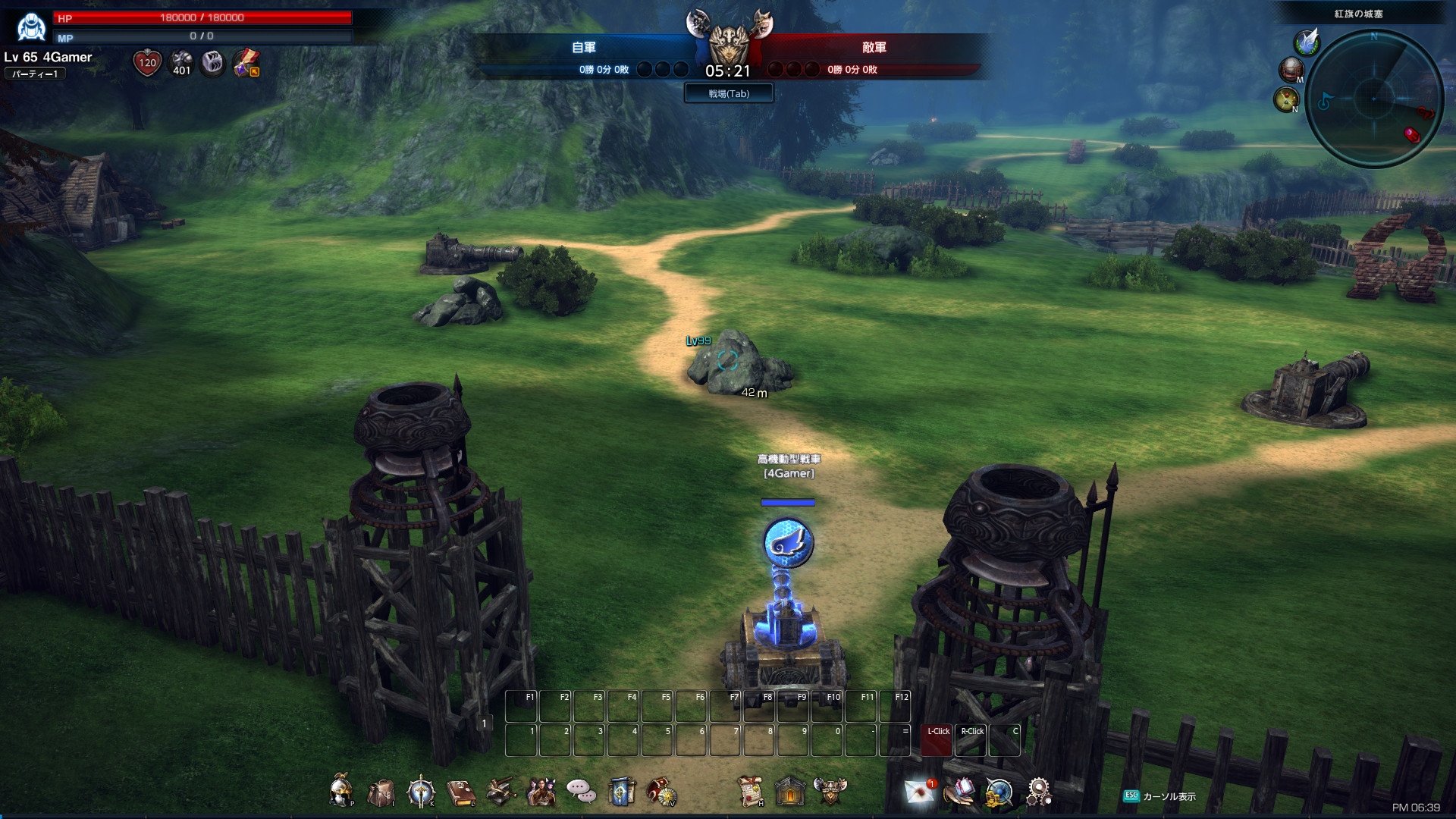
Task: Open the anvil and hammer crafting icon
Action: [500, 792]
